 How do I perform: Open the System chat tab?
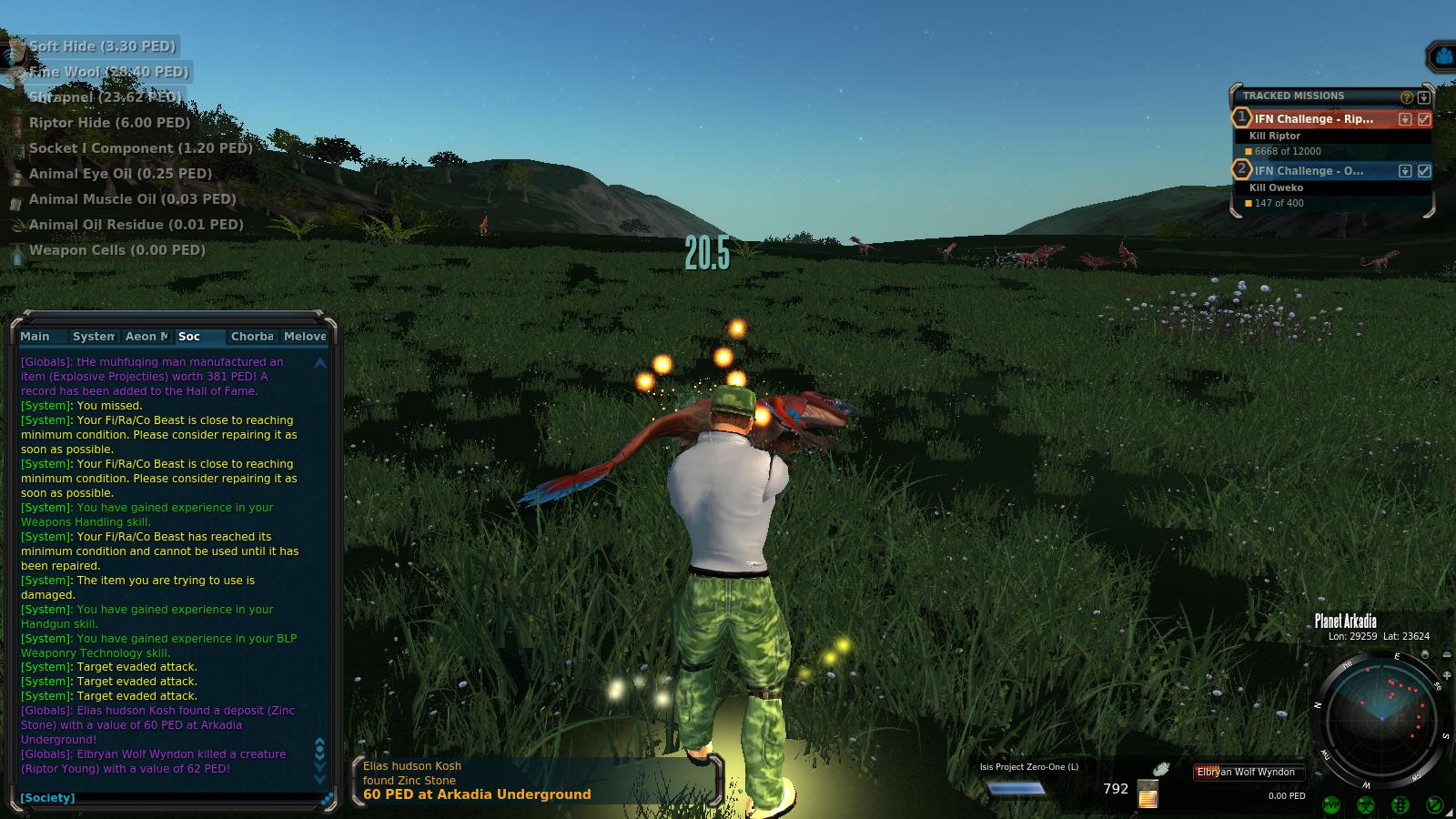[93, 337]
